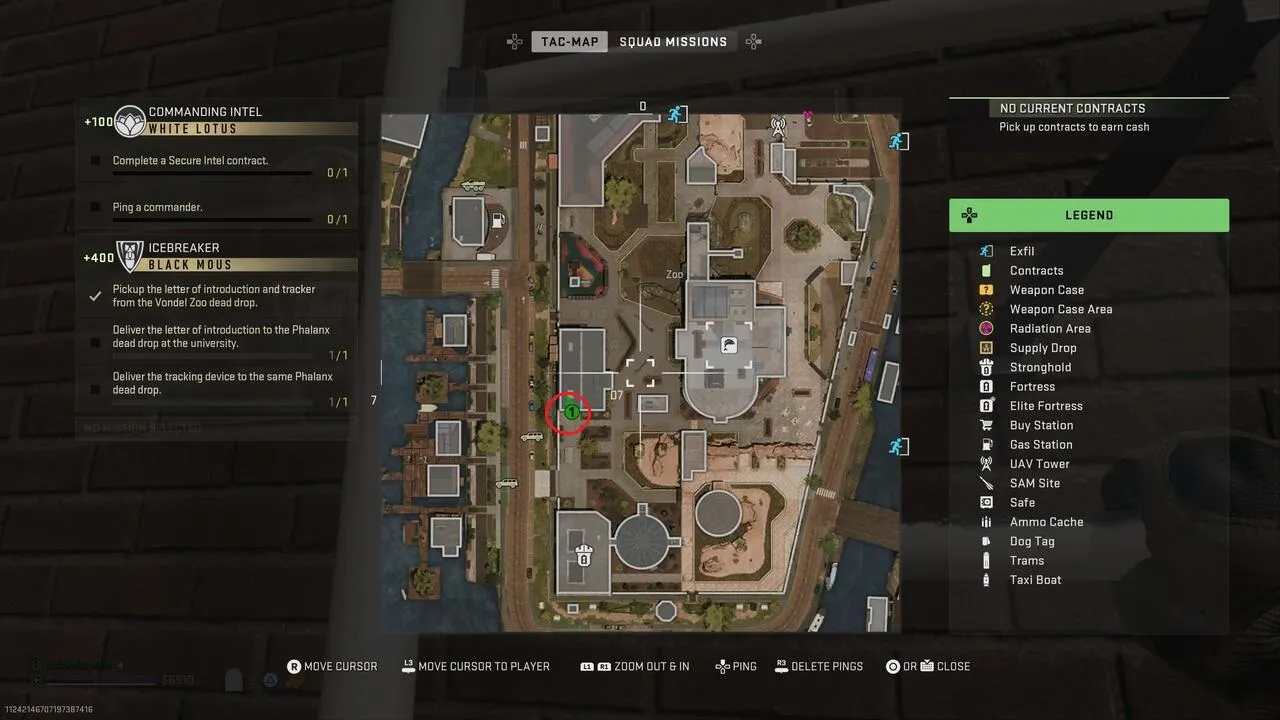The width and height of the screenshot is (1280, 720).
Task: Select the Tac-Map tab
Action: [x=569, y=41]
